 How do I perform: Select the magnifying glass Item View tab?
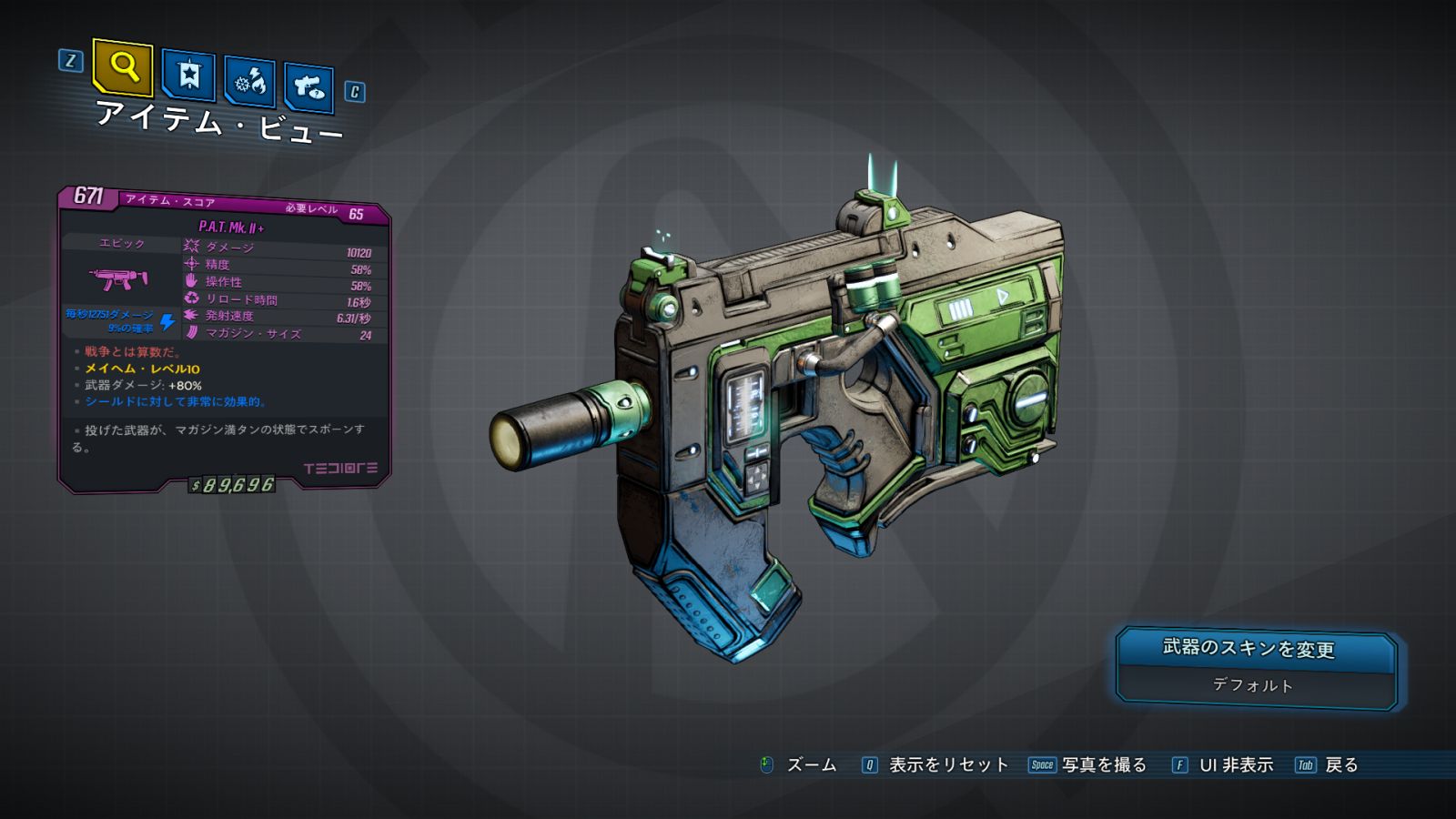click(123, 66)
